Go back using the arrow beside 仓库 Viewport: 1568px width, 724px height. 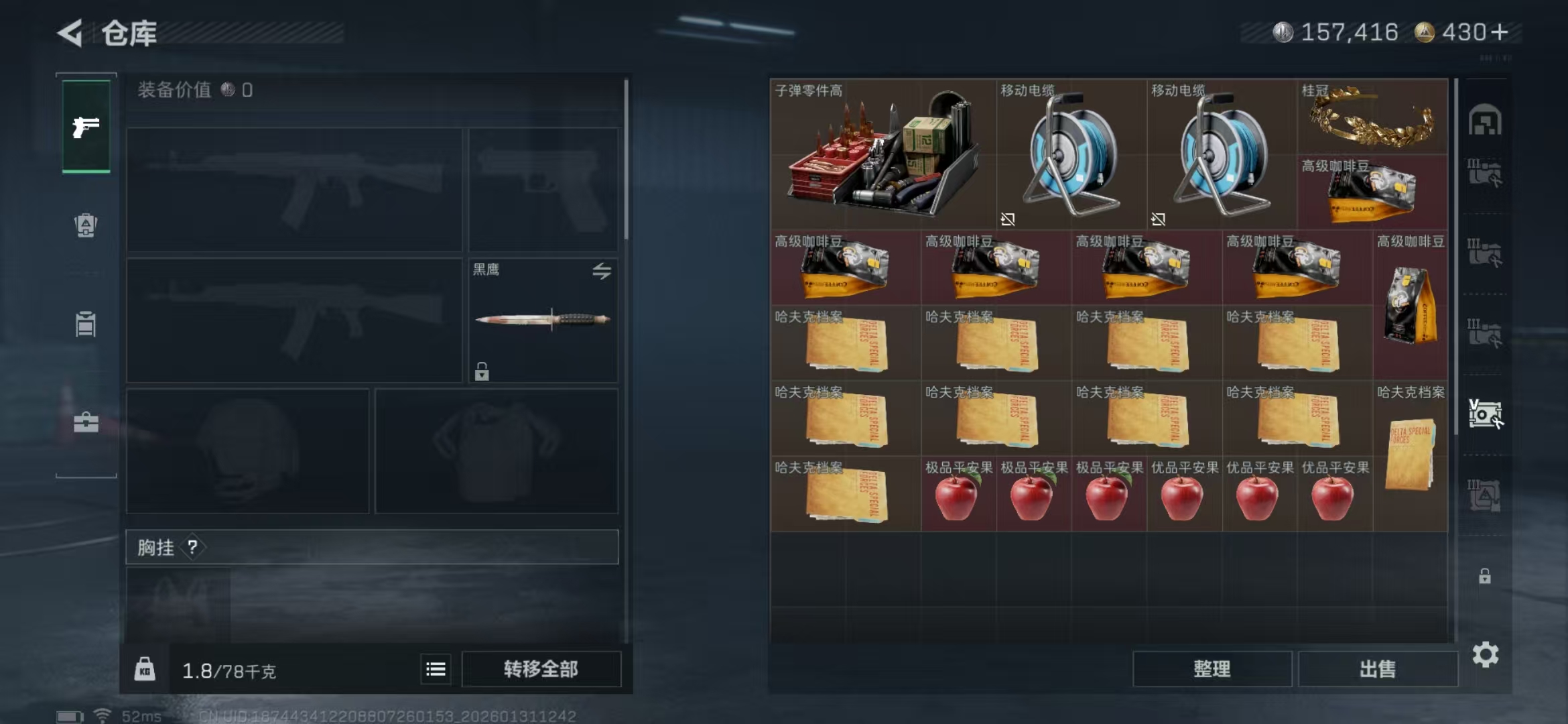tap(70, 32)
